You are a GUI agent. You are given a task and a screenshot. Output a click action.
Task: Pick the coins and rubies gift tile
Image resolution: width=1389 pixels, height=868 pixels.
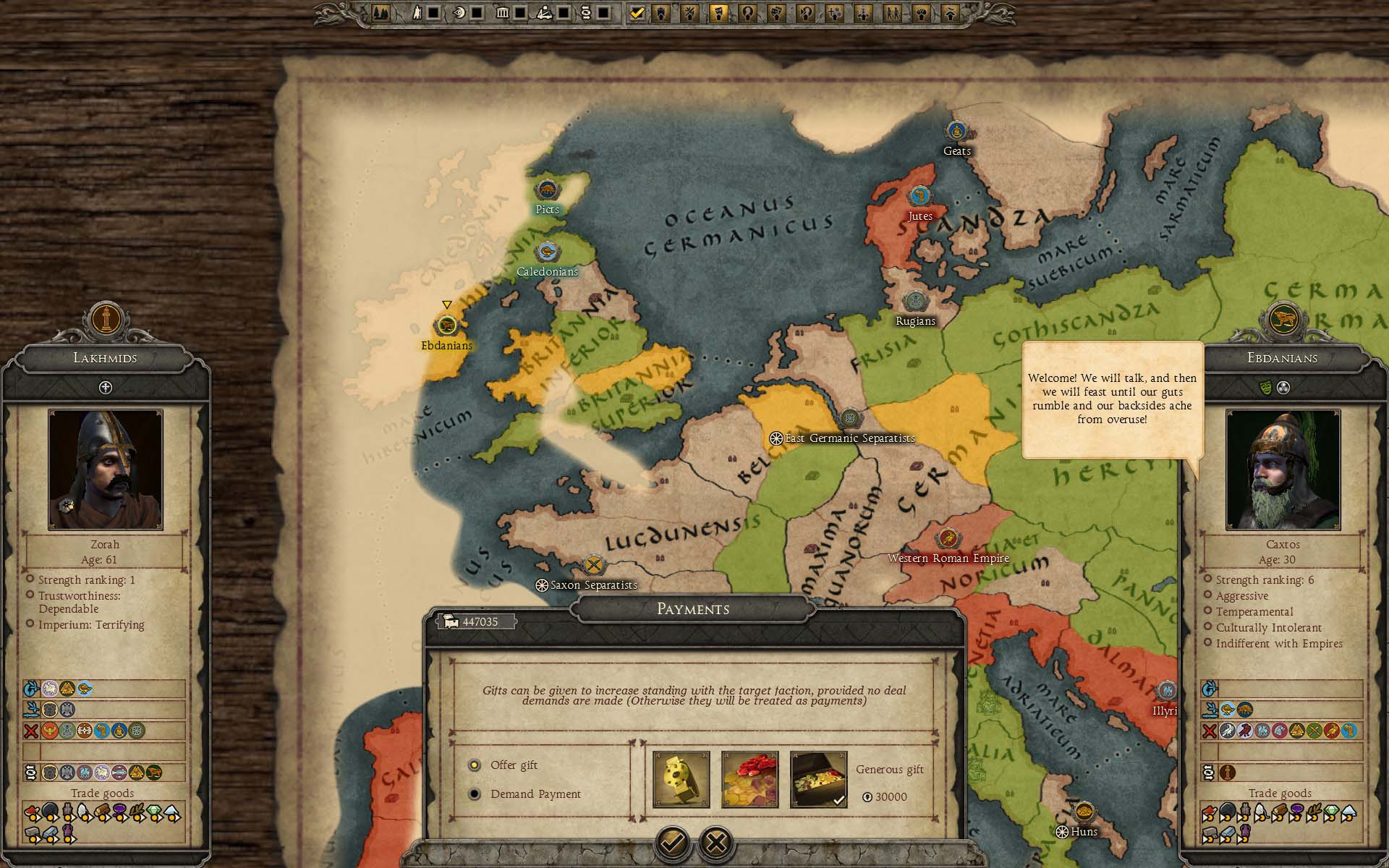point(750,779)
